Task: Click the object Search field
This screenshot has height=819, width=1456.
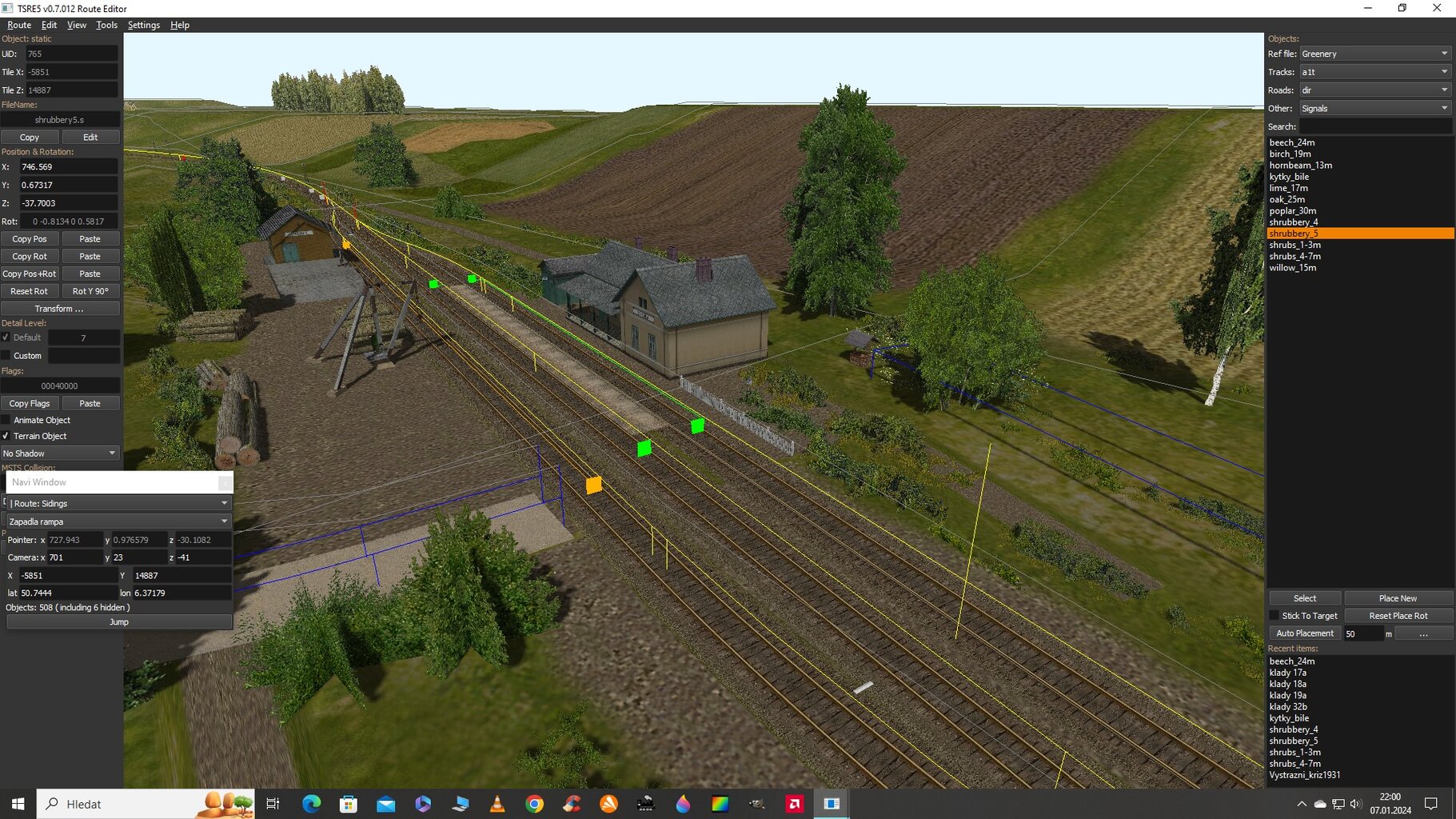Action: (1375, 126)
